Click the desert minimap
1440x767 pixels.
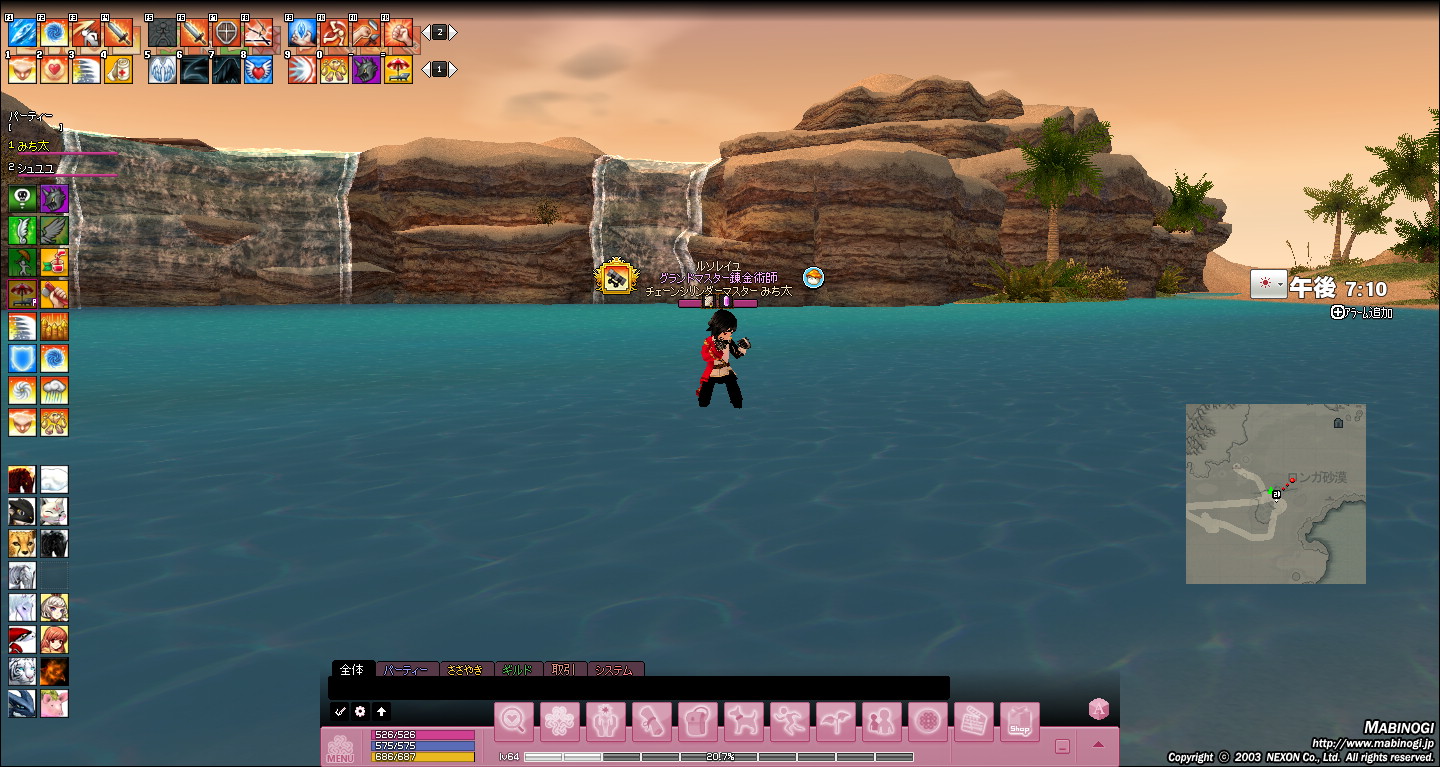(1275, 493)
